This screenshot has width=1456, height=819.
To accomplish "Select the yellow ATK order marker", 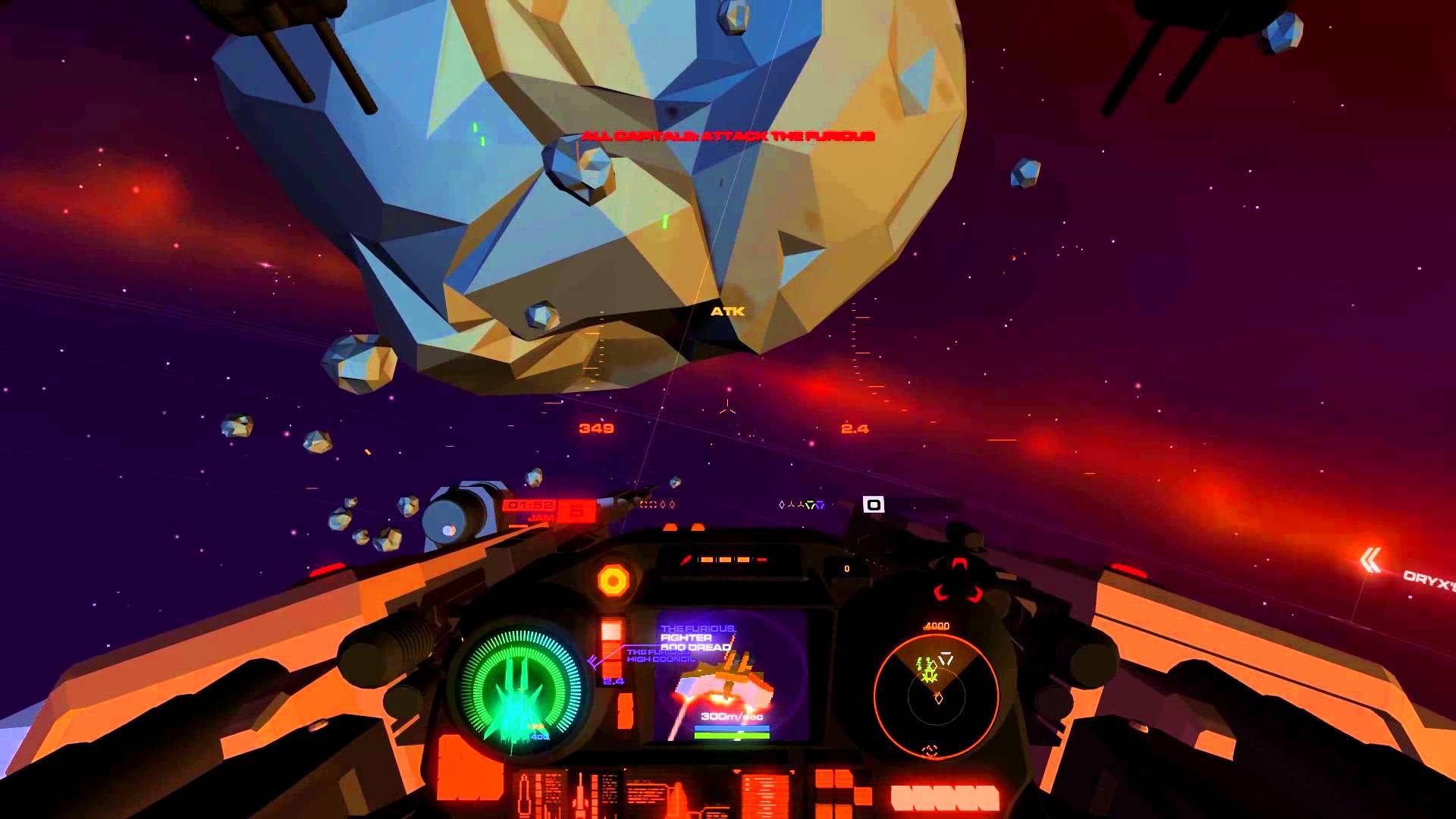I will [727, 311].
